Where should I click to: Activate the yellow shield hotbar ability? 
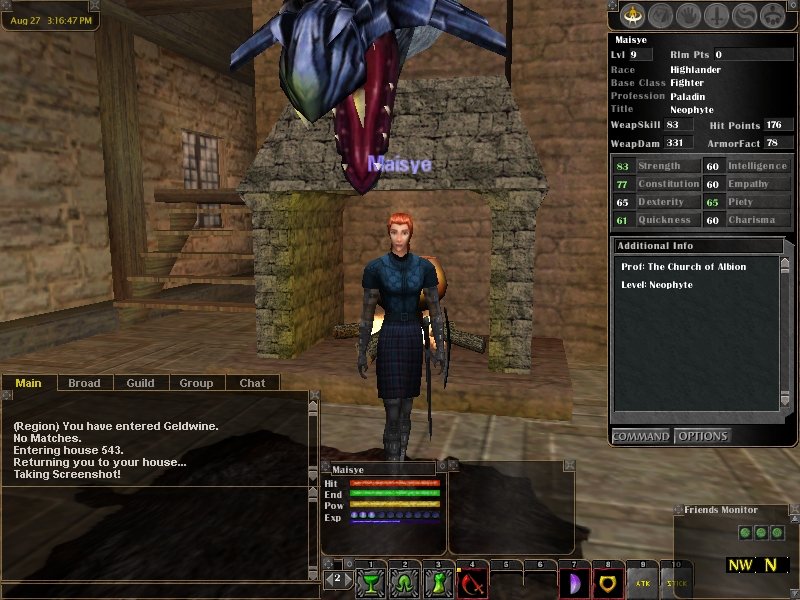point(609,580)
